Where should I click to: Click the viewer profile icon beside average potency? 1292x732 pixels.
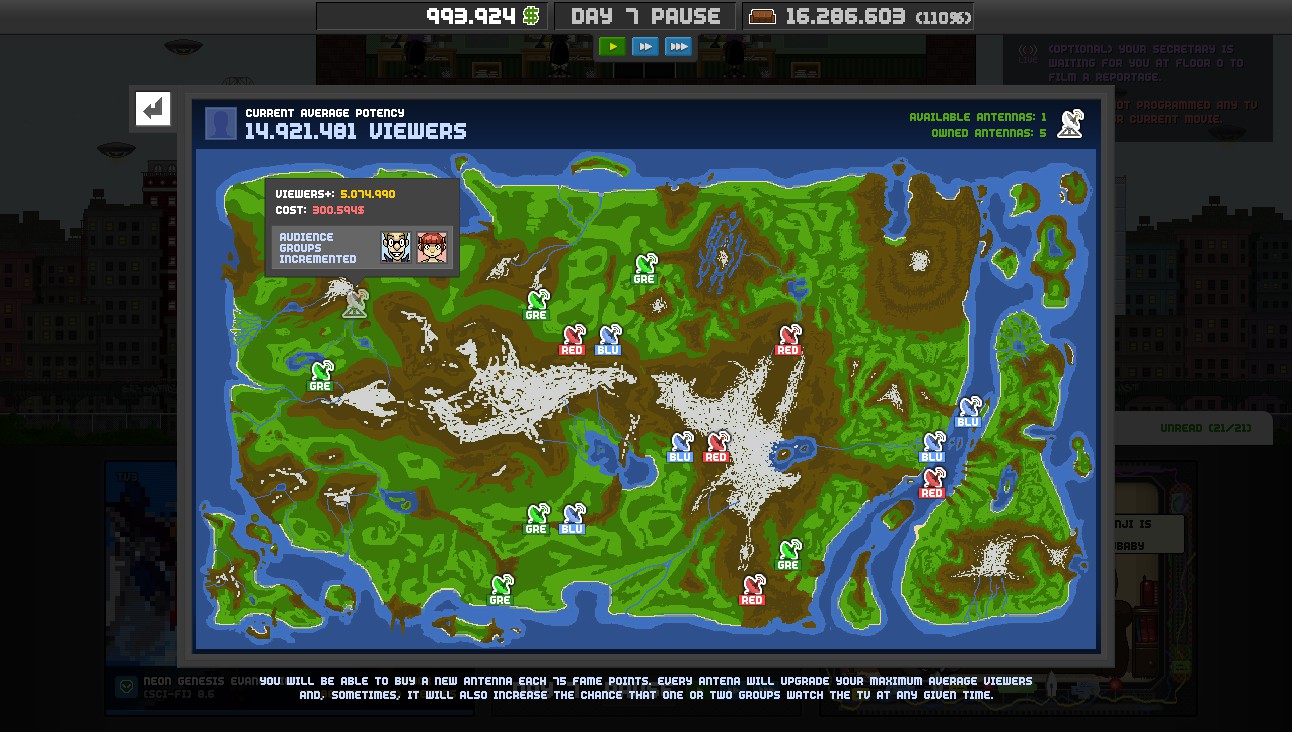coord(220,123)
